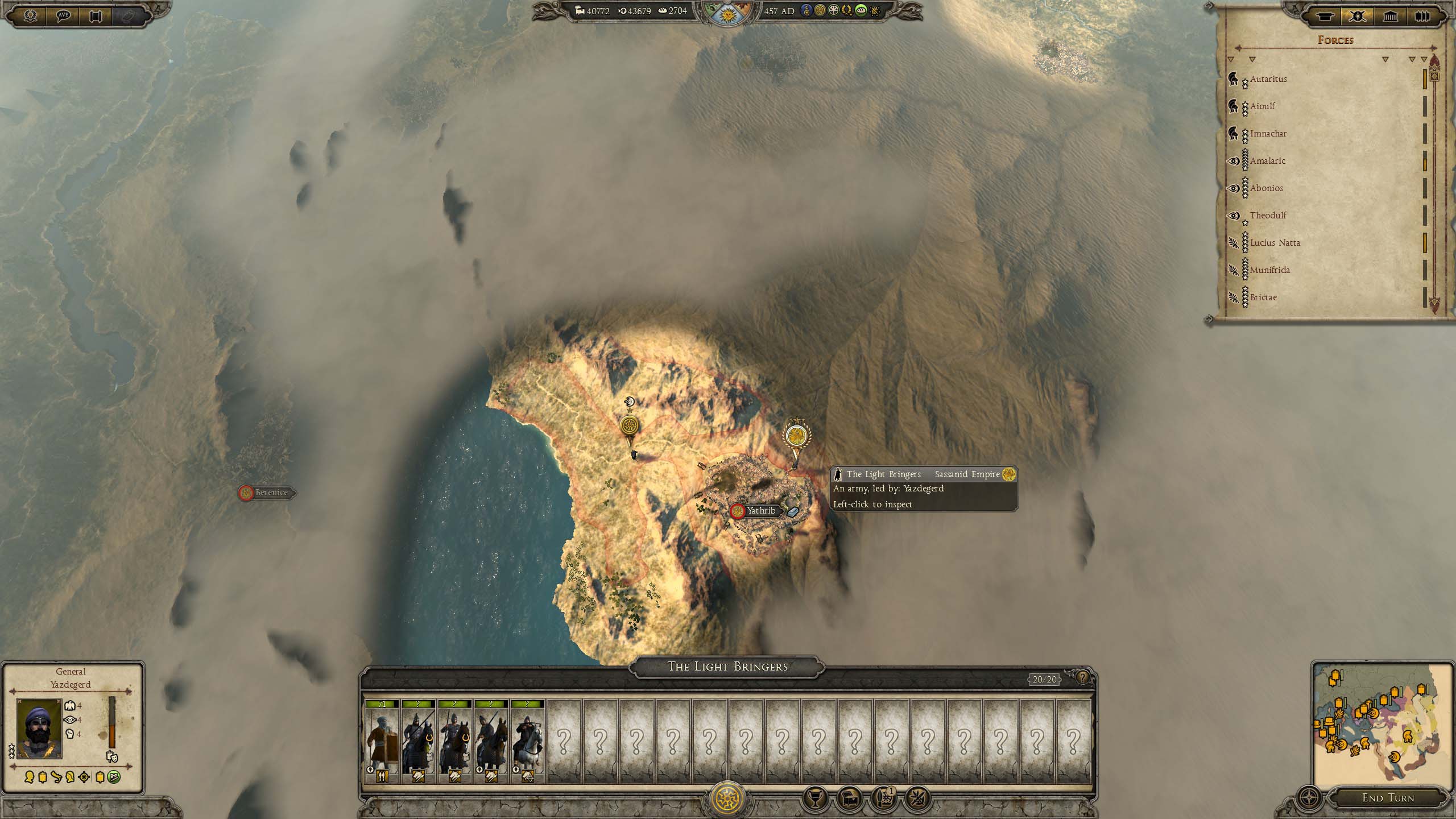End the current turn
Viewport: 1456px width, 819px height.
pos(1388,798)
